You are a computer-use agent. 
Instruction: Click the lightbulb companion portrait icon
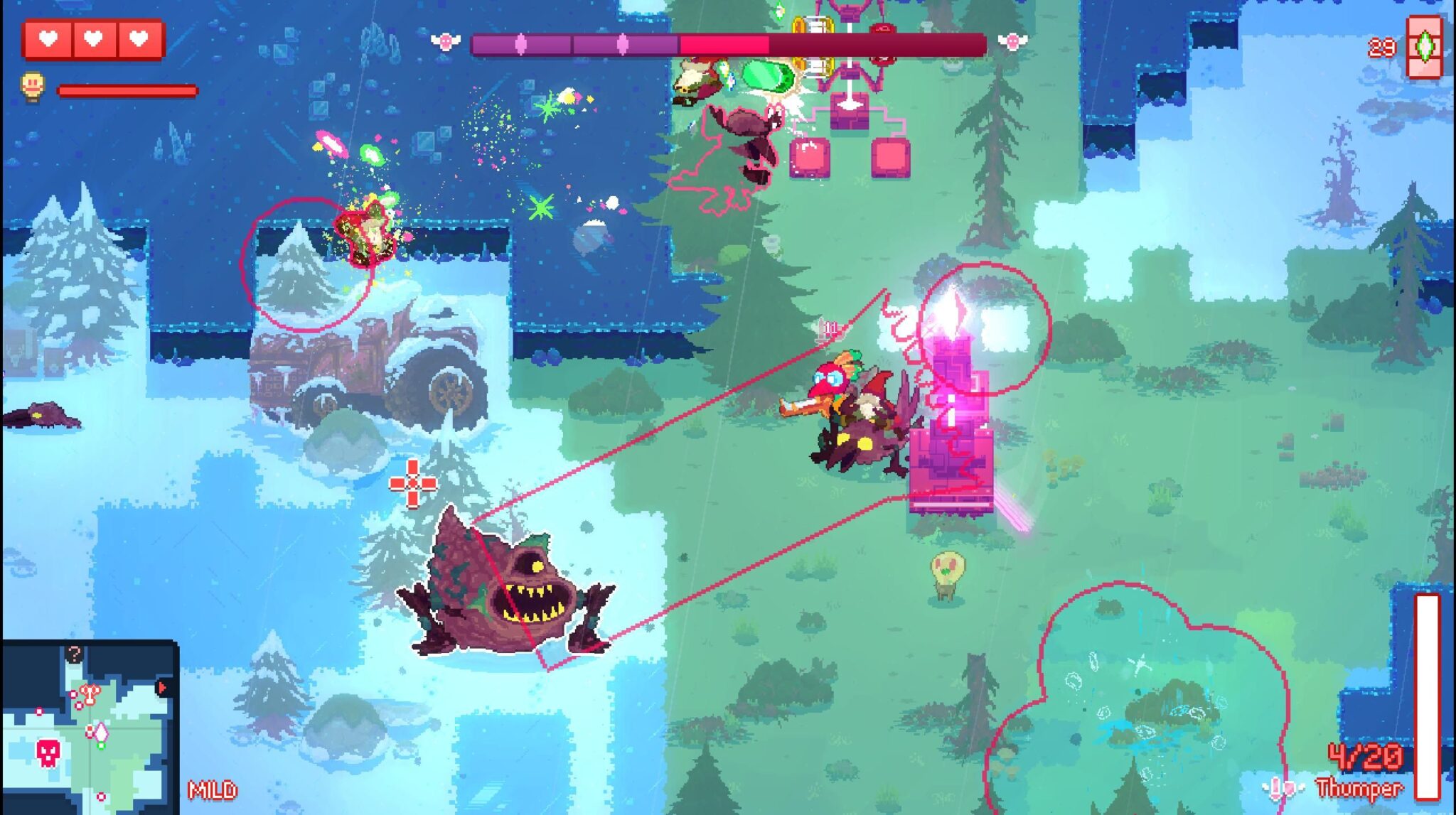33,87
